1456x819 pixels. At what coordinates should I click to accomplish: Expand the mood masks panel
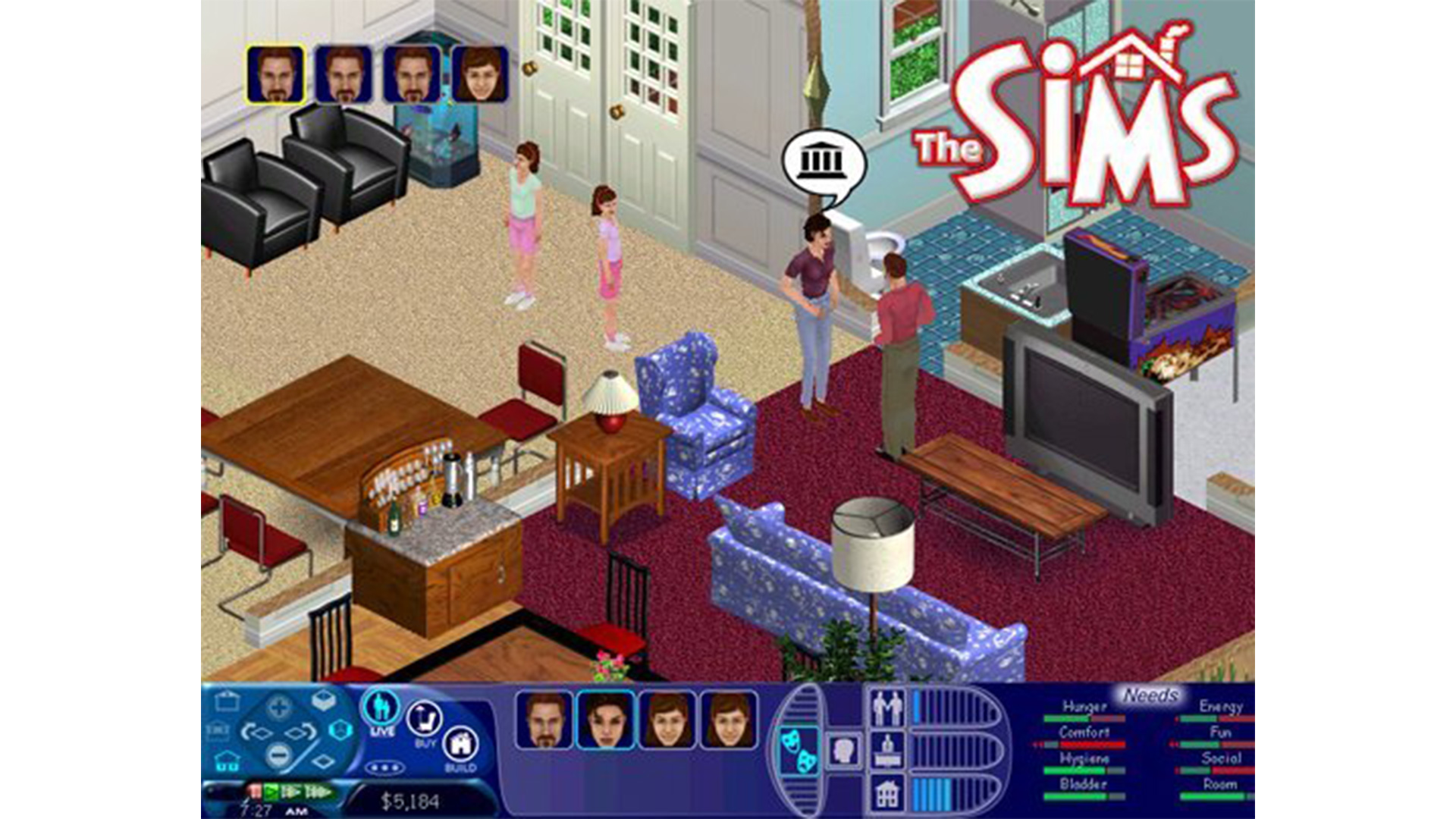[x=799, y=751]
